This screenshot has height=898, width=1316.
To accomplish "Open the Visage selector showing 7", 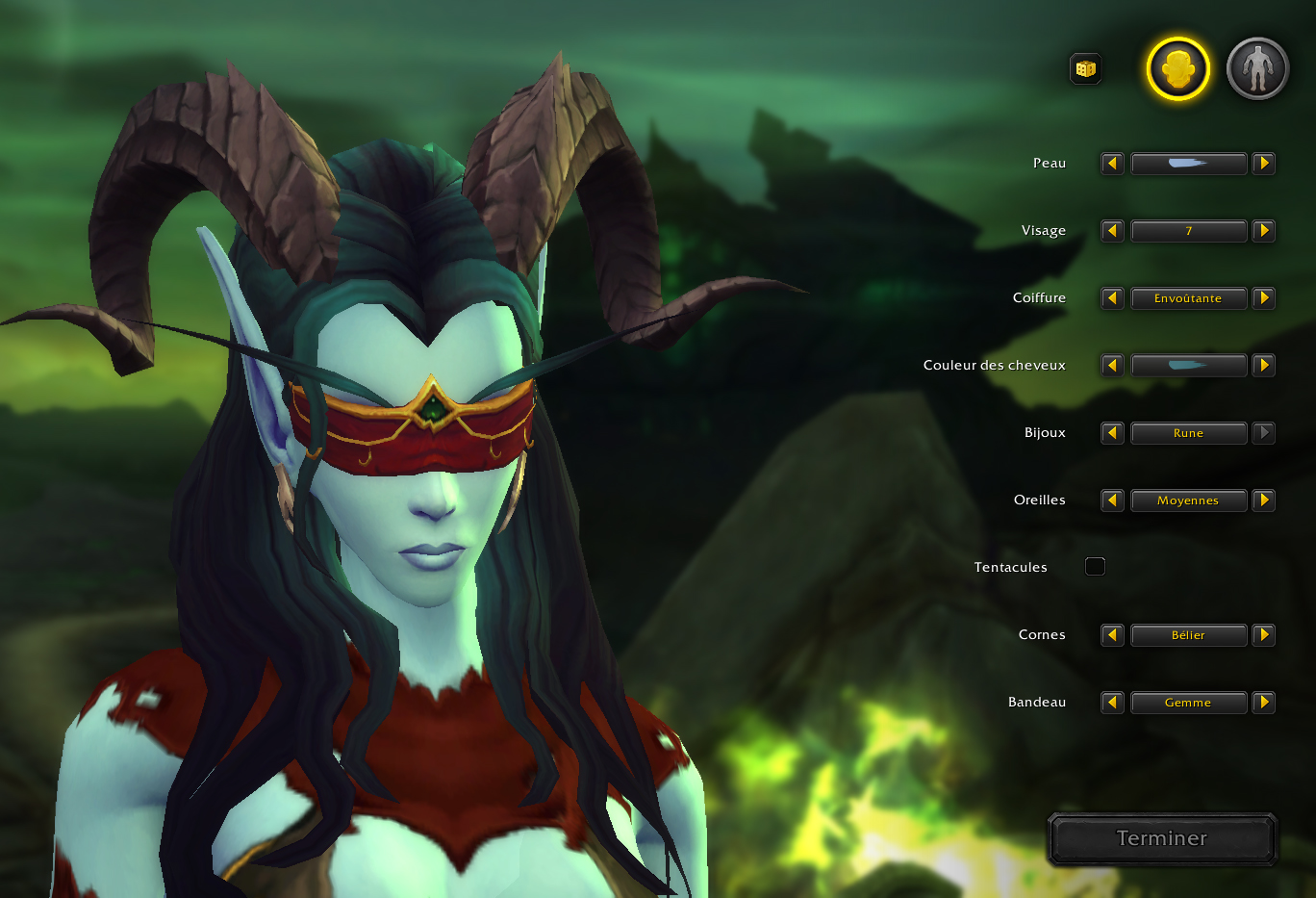I will pos(1189,230).
